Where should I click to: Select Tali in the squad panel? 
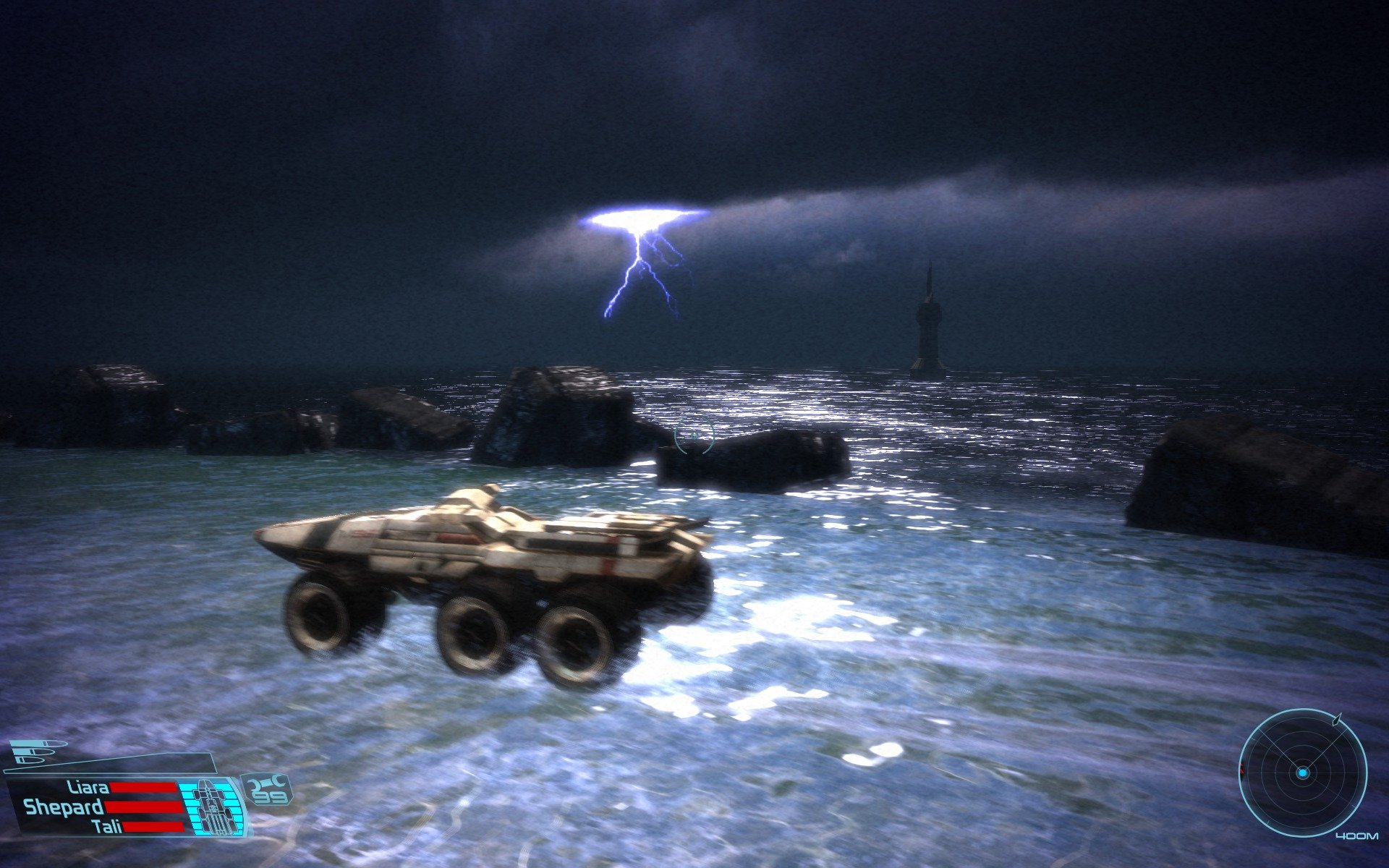(x=107, y=826)
